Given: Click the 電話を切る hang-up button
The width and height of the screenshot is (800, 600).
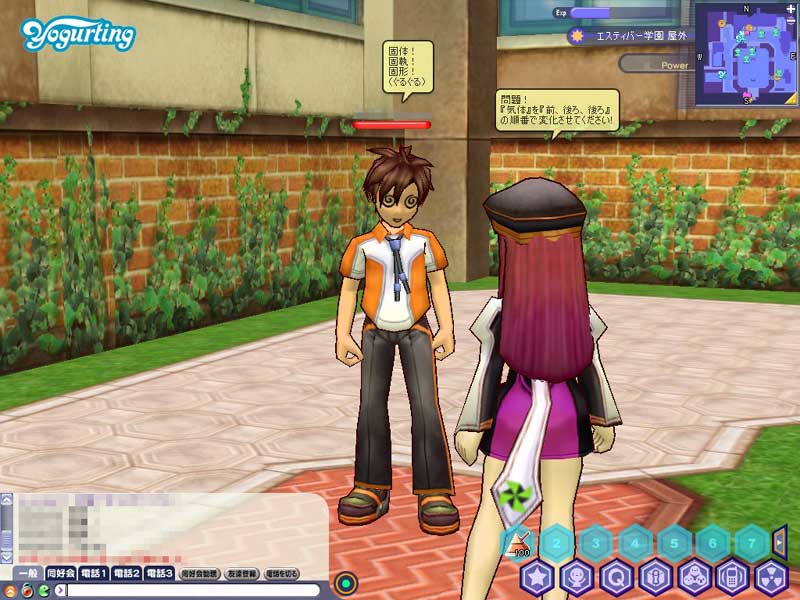Looking at the screenshot, I should click(282, 574).
